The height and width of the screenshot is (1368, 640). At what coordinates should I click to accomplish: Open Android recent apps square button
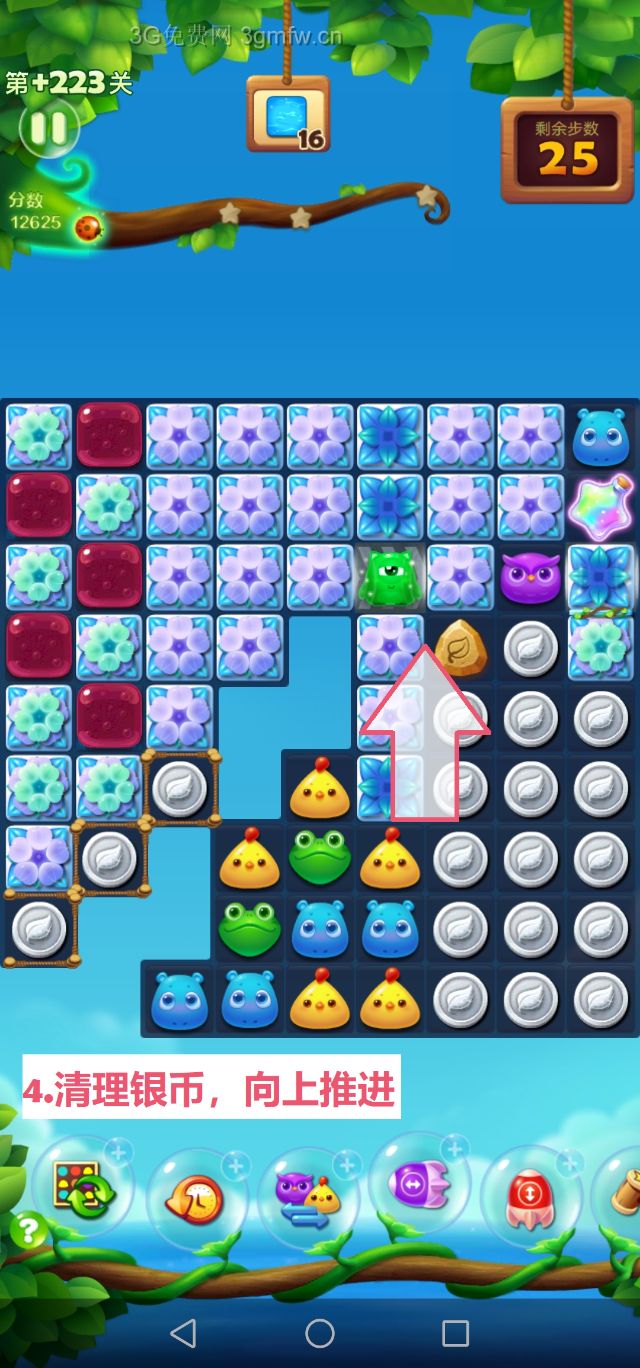tap(456, 1332)
